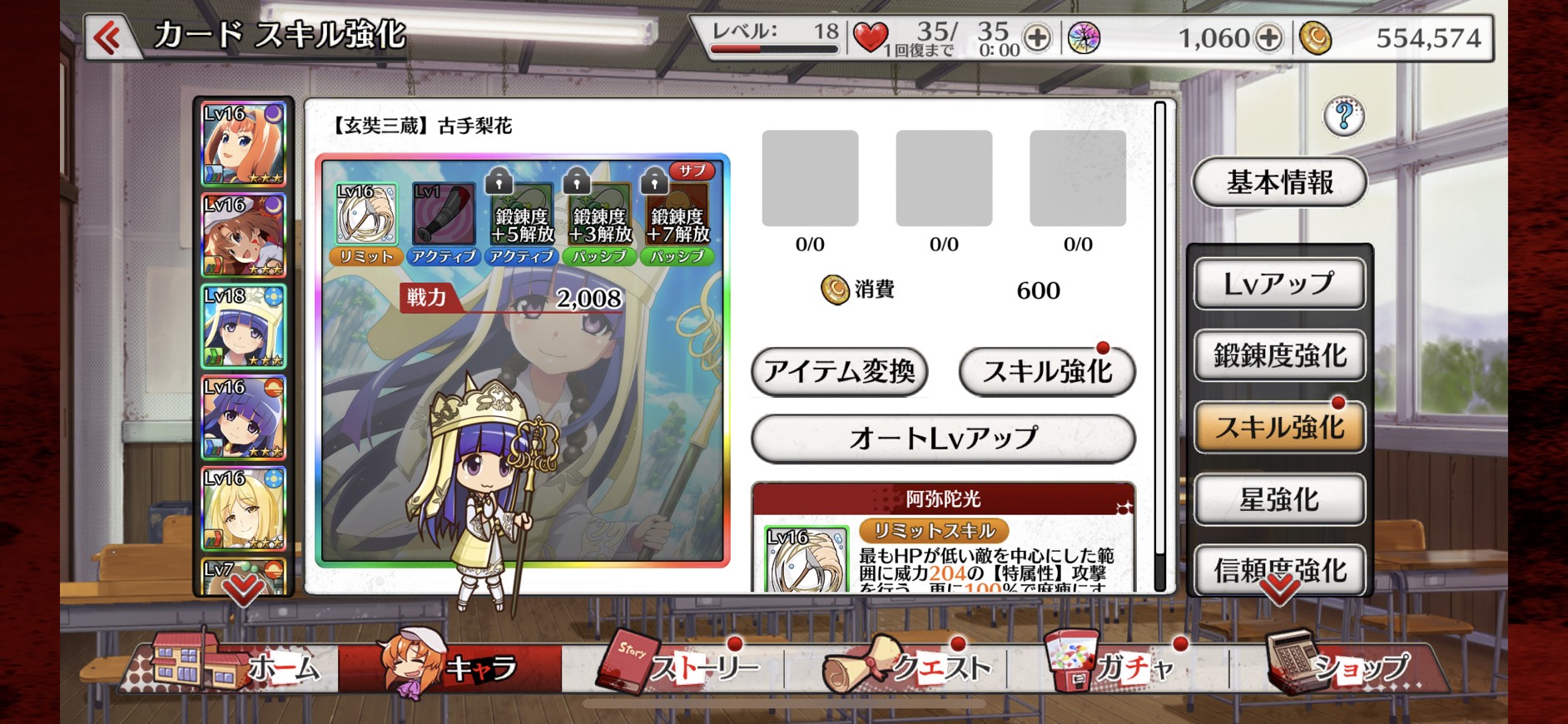Open the ショップ menu
This screenshot has width=1568, height=724.
[x=1340, y=667]
